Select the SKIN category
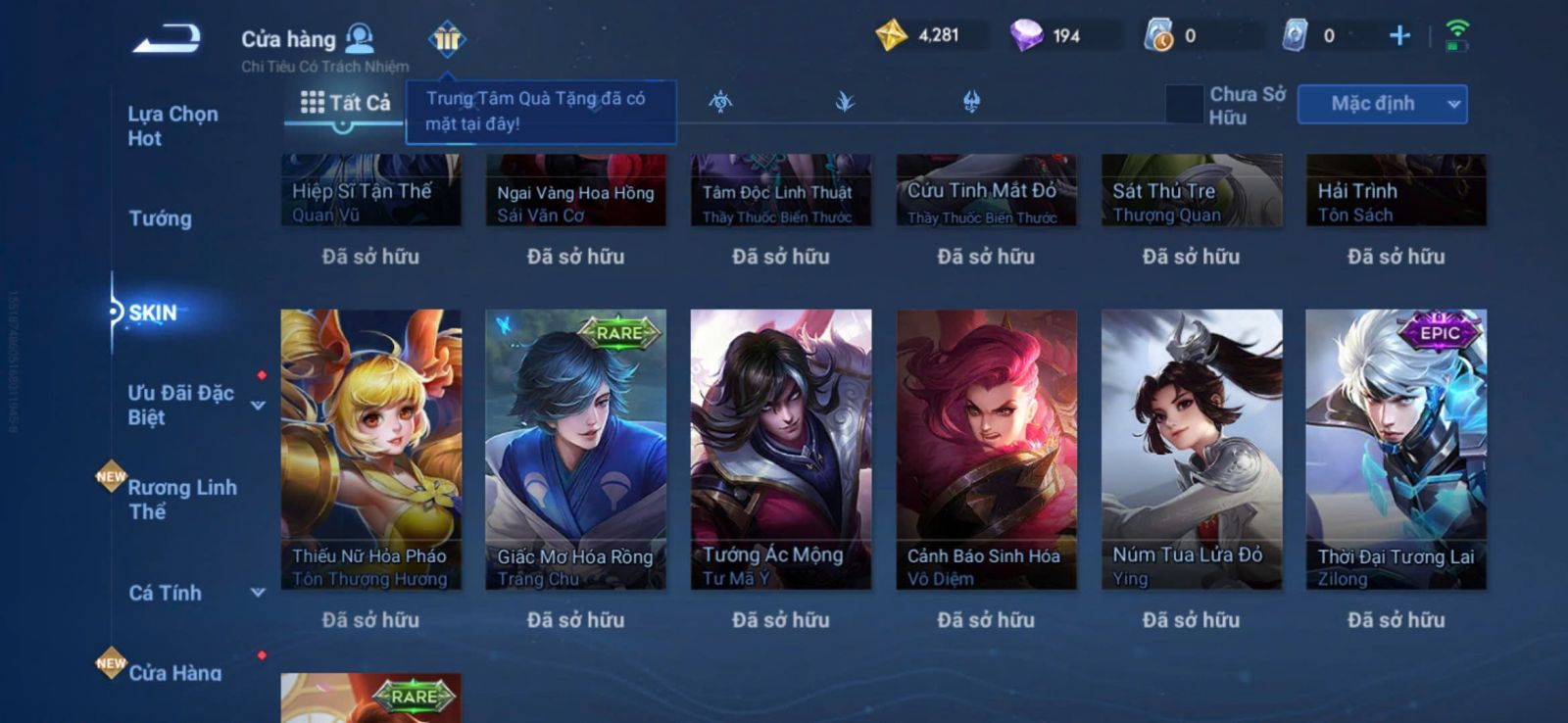Viewport: 1568px width, 723px height. tap(154, 313)
